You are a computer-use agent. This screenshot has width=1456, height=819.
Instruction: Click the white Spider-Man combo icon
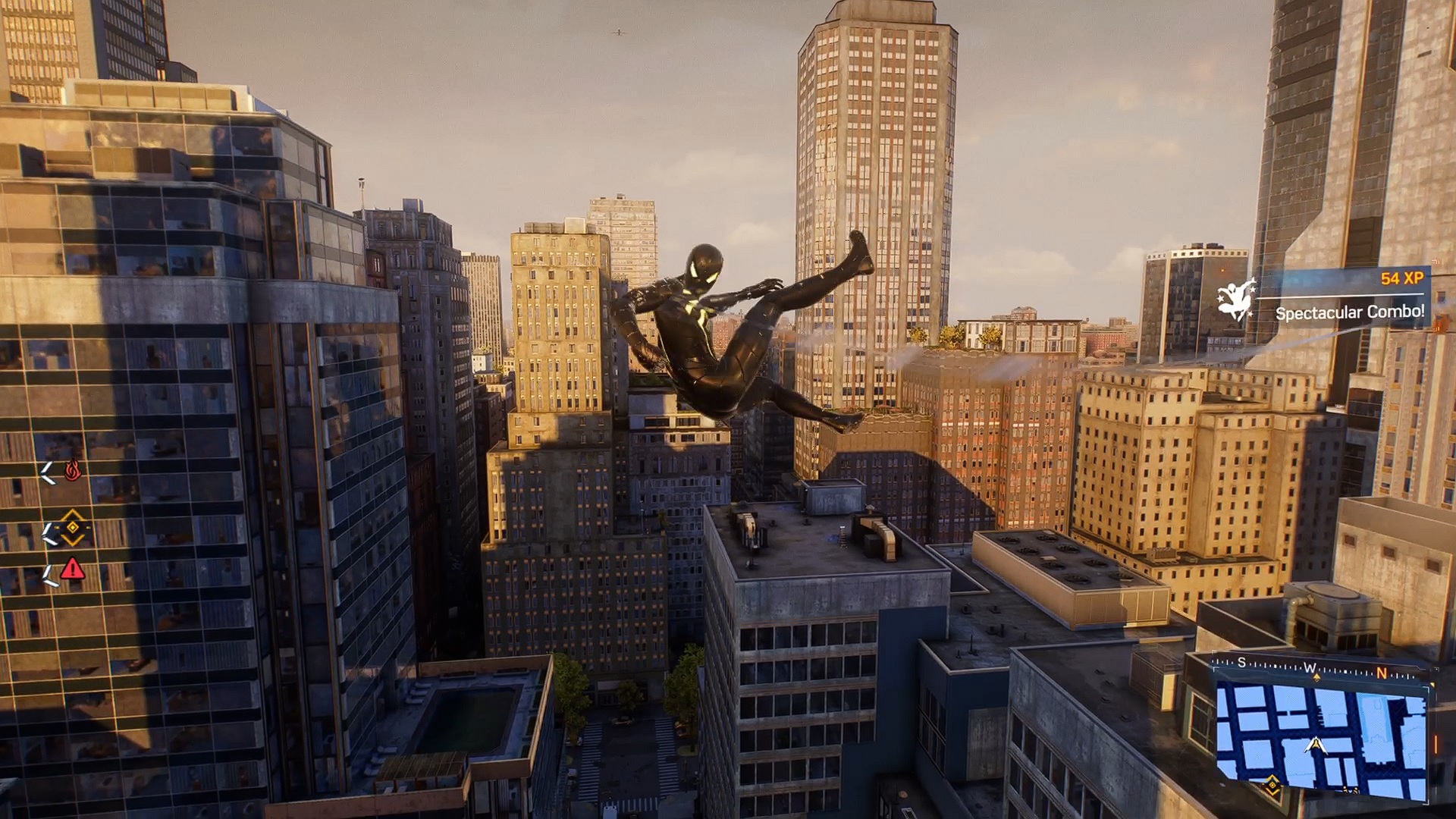pyautogui.click(x=1236, y=302)
